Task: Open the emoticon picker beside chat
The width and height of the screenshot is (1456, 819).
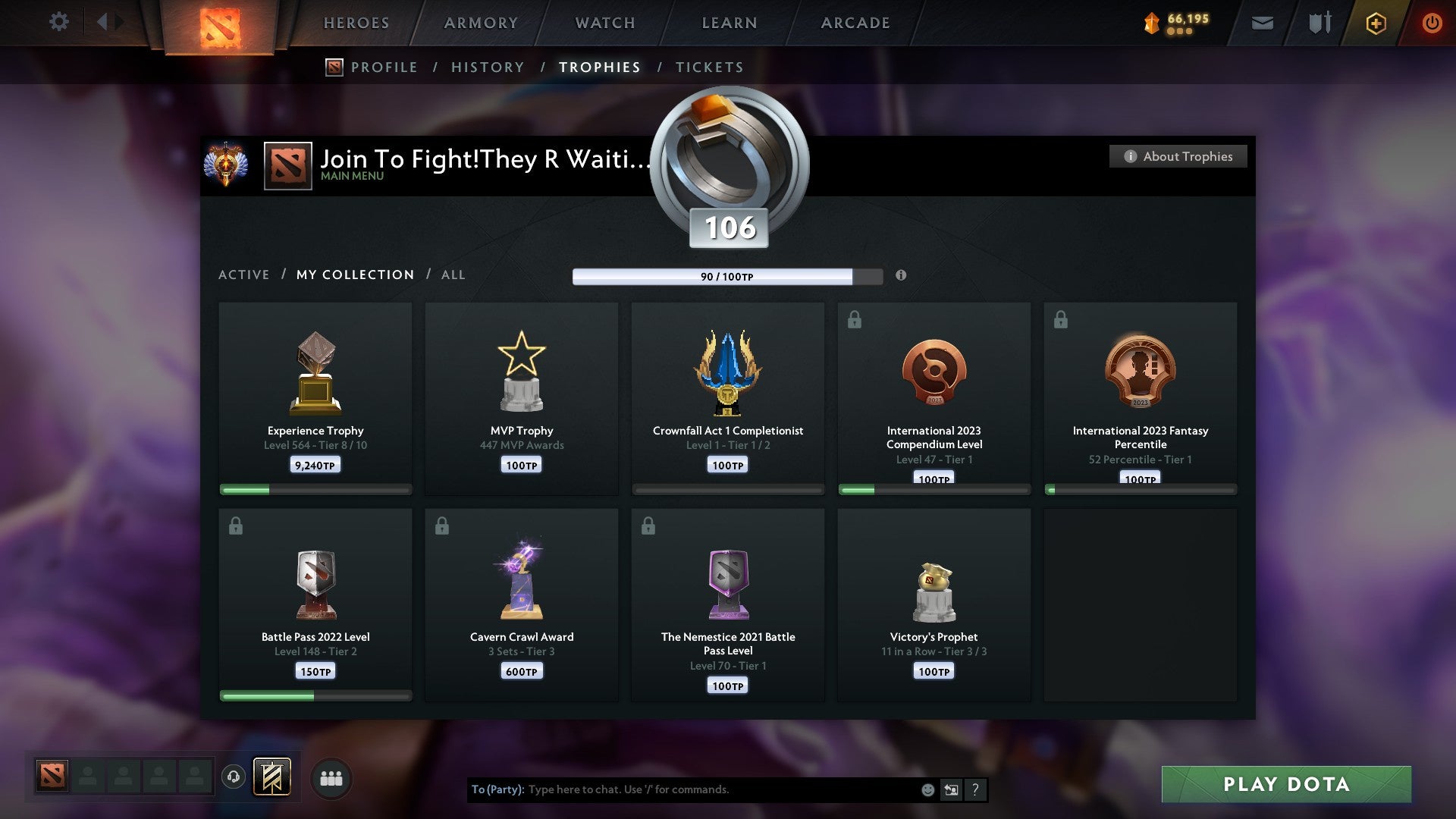Action: (x=927, y=789)
